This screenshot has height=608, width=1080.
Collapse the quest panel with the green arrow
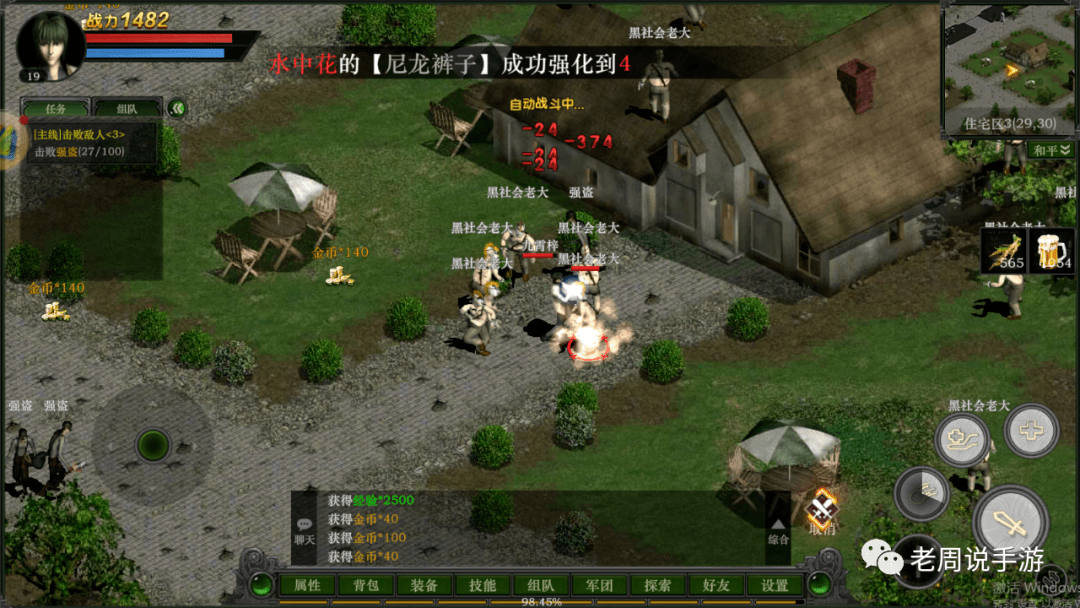pyautogui.click(x=178, y=108)
